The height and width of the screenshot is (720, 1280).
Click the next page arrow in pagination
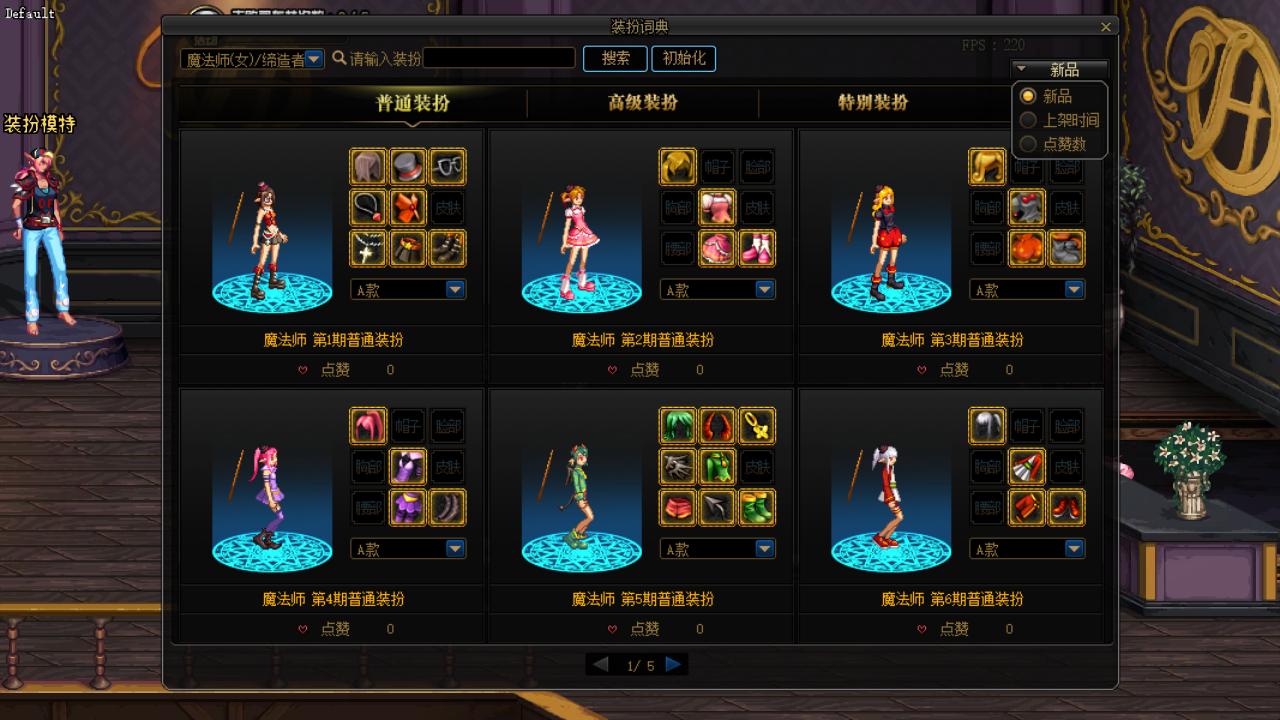click(674, 662)
